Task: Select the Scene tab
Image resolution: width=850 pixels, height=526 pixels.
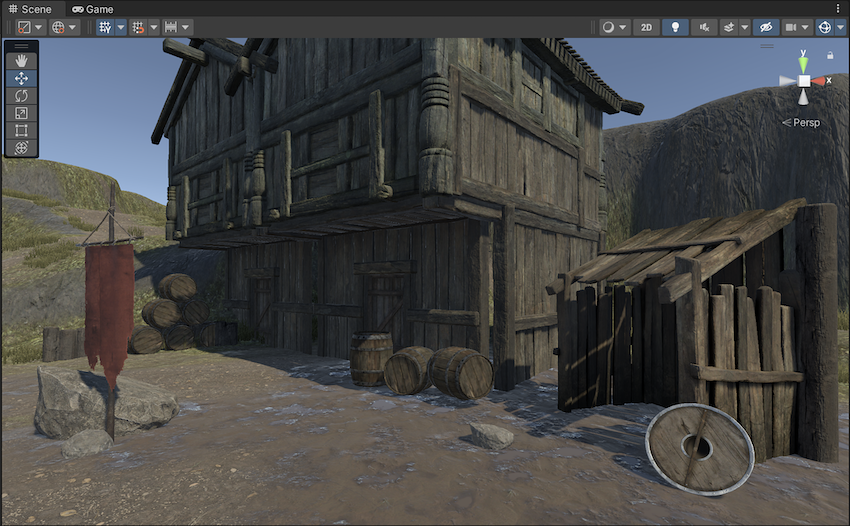Action: pos(30,9)
